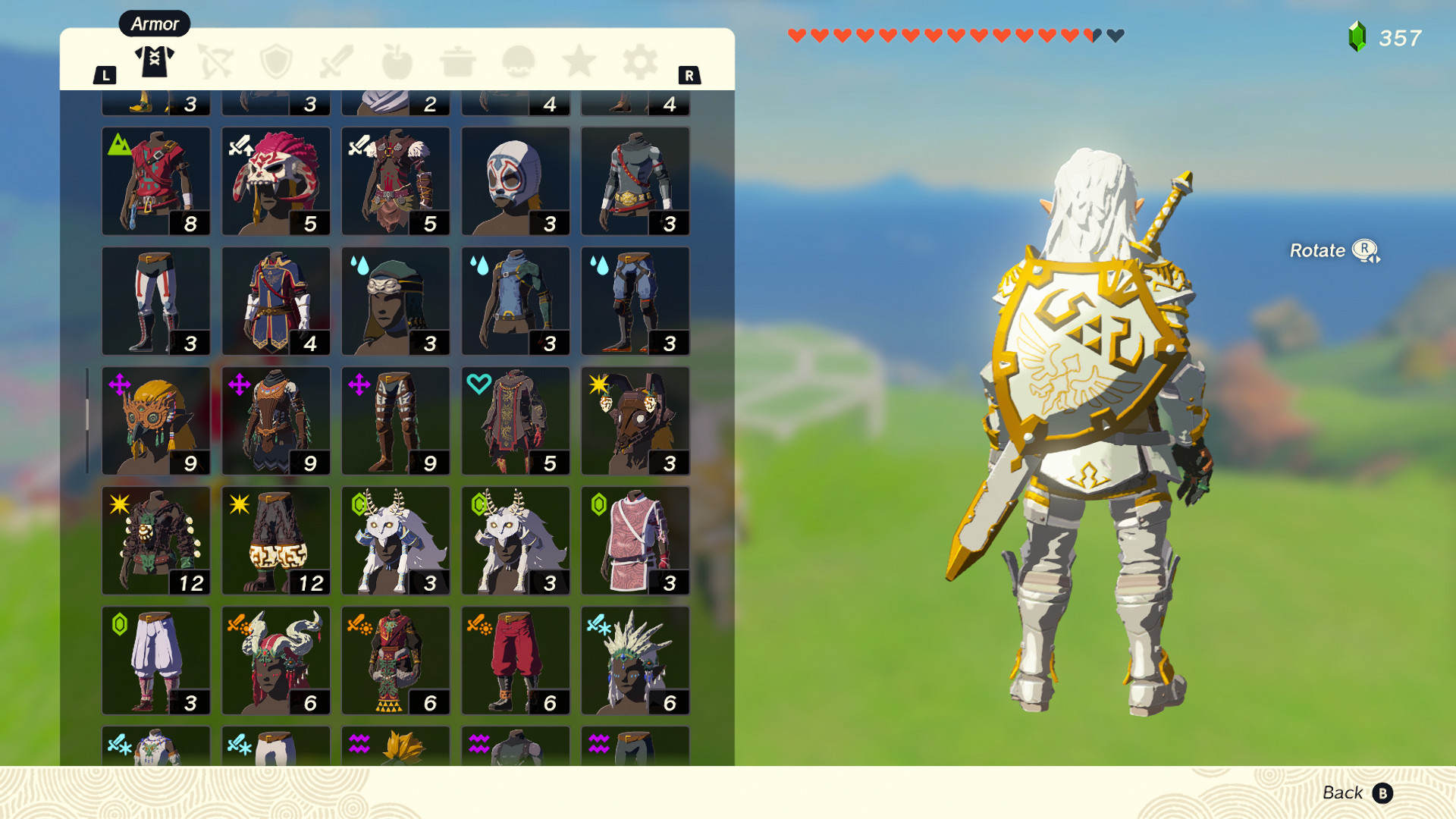Image resolution: width=1456 pixels, height=819 pixels.
Task: Select the white painted mask with defense 3
Action: (x=515, y=182)
